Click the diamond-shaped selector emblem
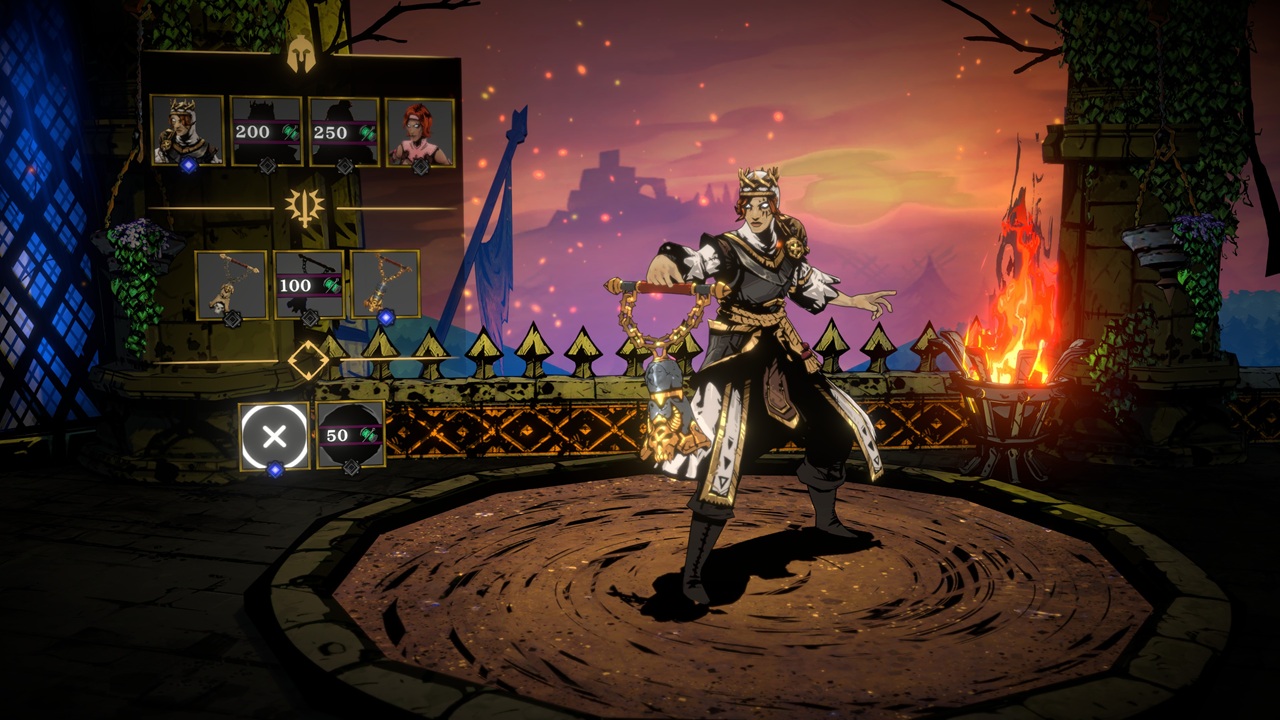The image size is (1280, 720). 309,360
